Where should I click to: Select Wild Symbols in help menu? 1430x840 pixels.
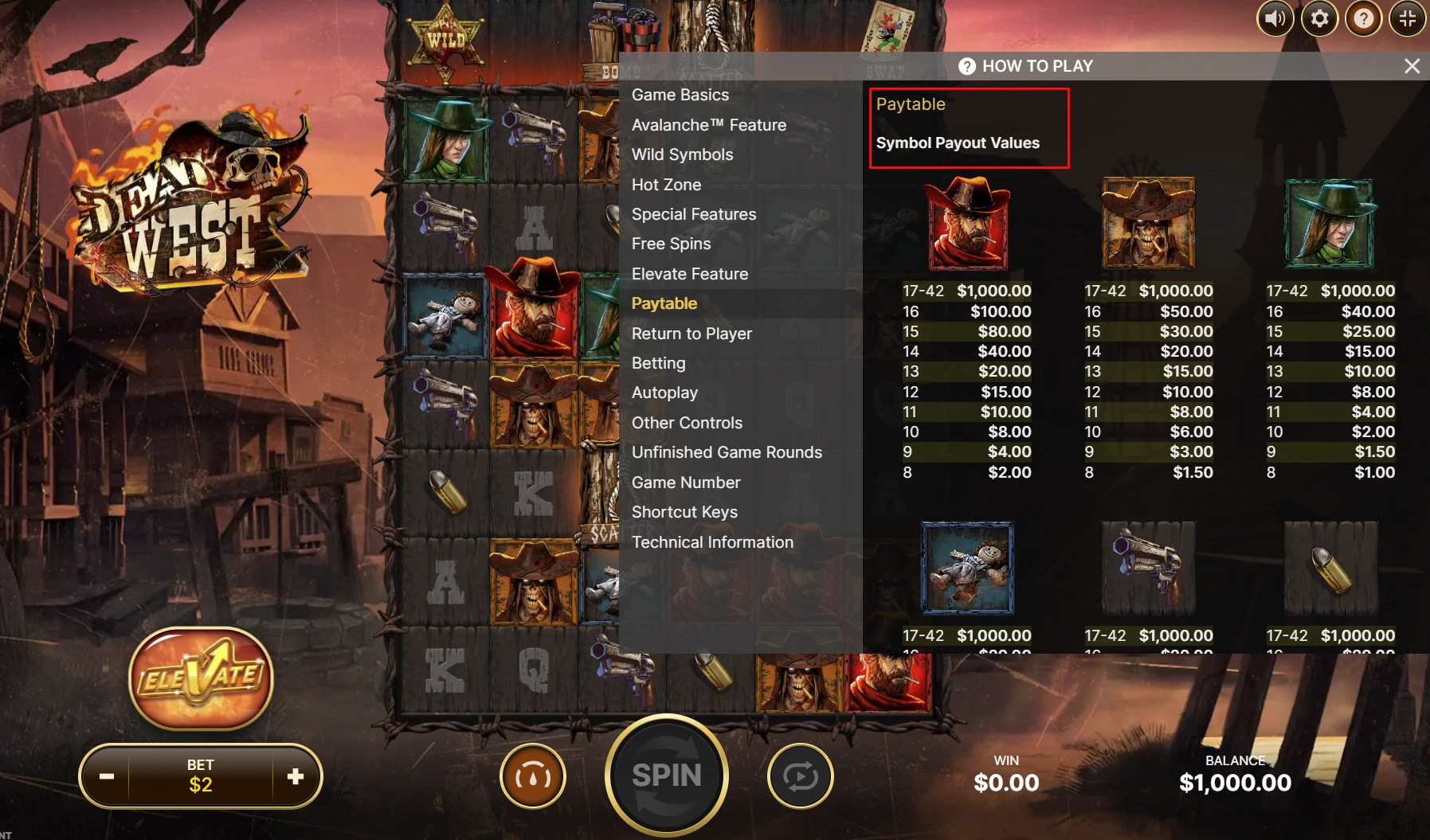pos(682,154)
